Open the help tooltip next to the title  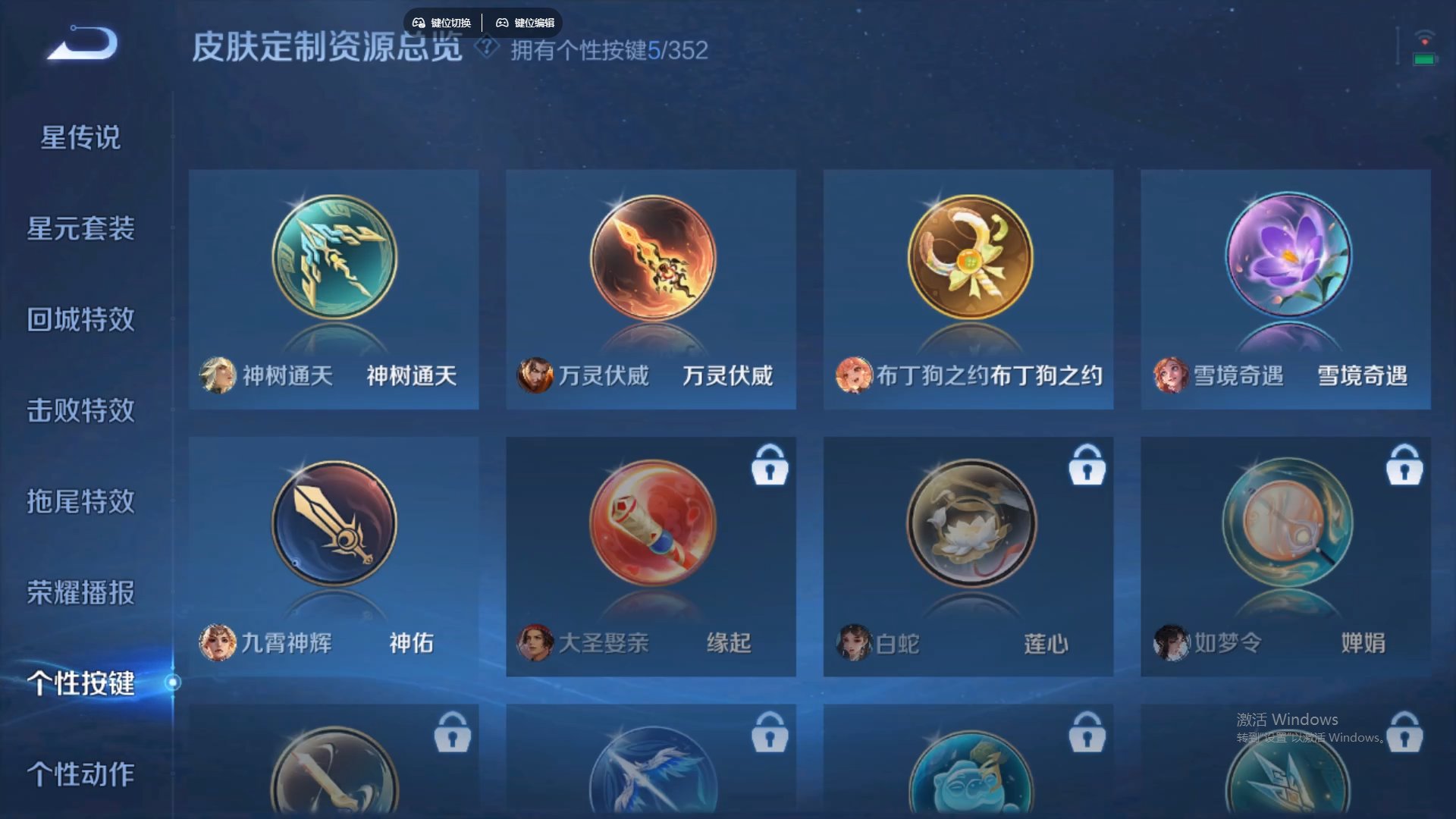(485, 48)
